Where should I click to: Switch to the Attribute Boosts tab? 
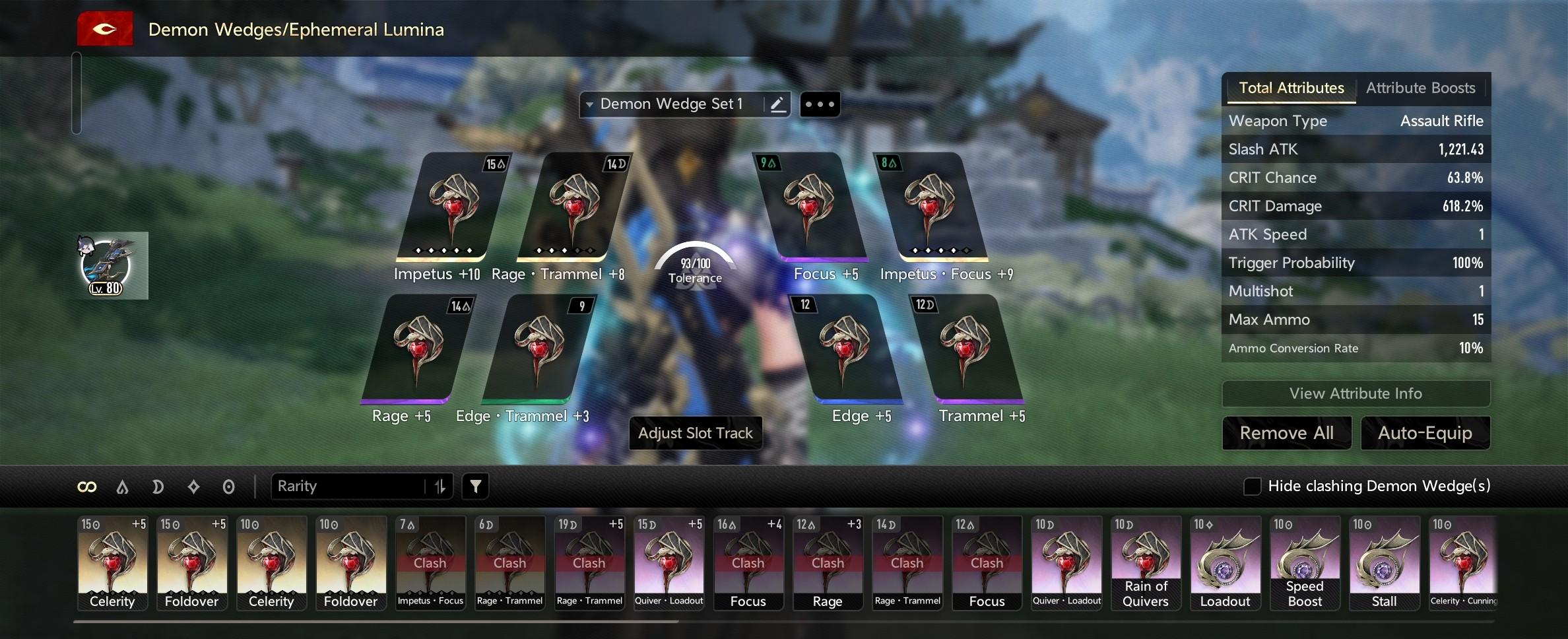[x=1420, y=88]
